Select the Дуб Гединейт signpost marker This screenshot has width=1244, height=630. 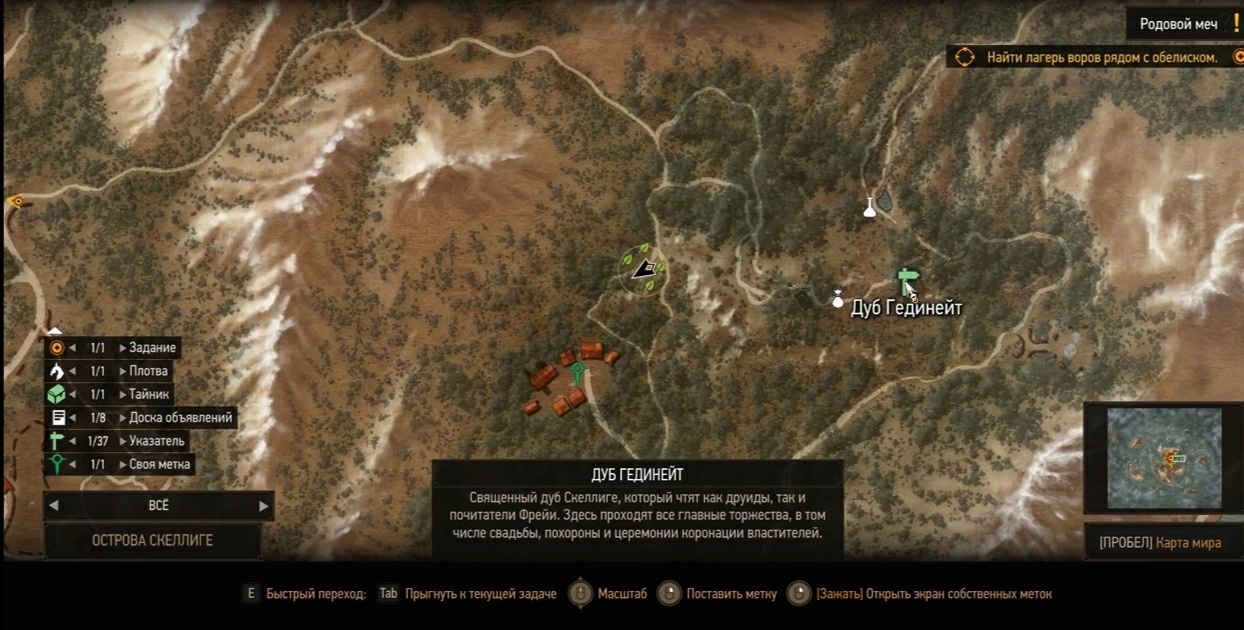tap(907, 278)
